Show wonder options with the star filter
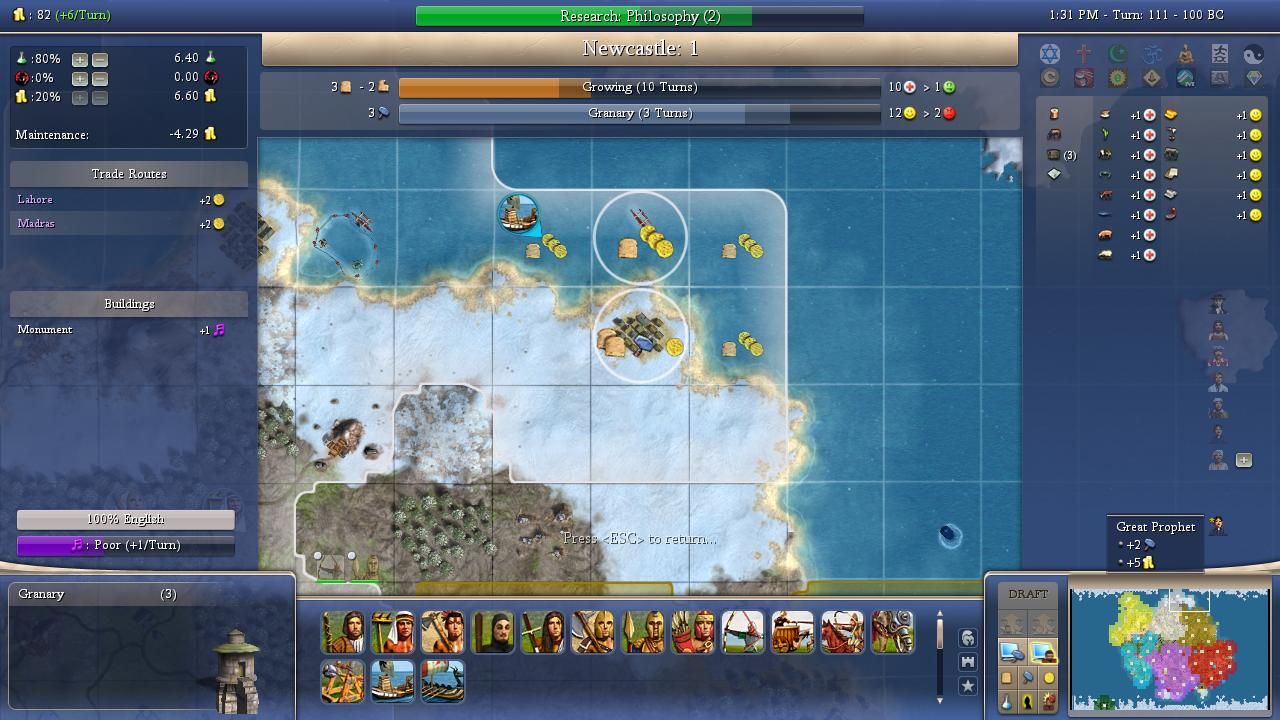1280x720 pixels. coord(967,686)
